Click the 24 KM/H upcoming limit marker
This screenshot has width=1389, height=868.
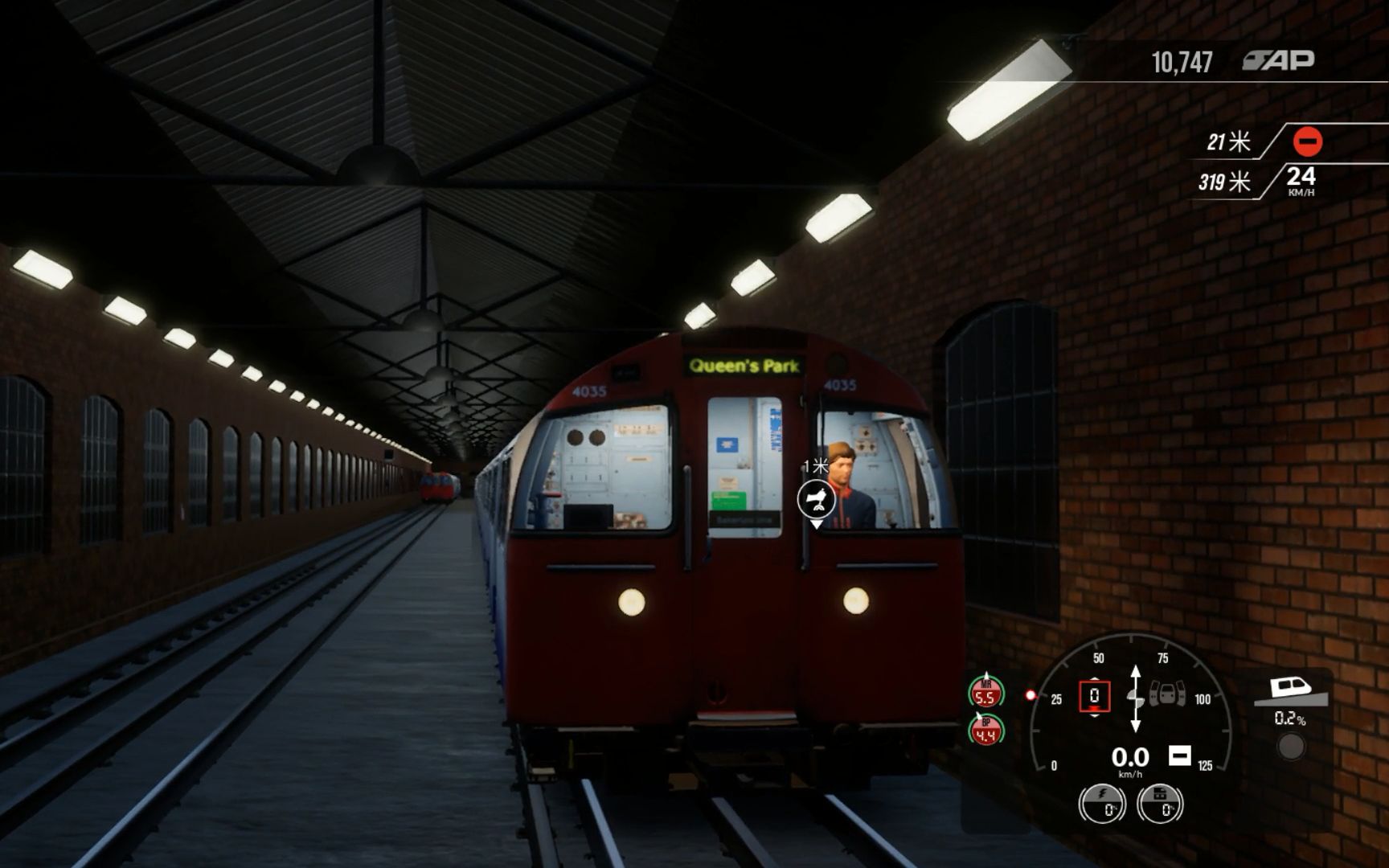1301,180
